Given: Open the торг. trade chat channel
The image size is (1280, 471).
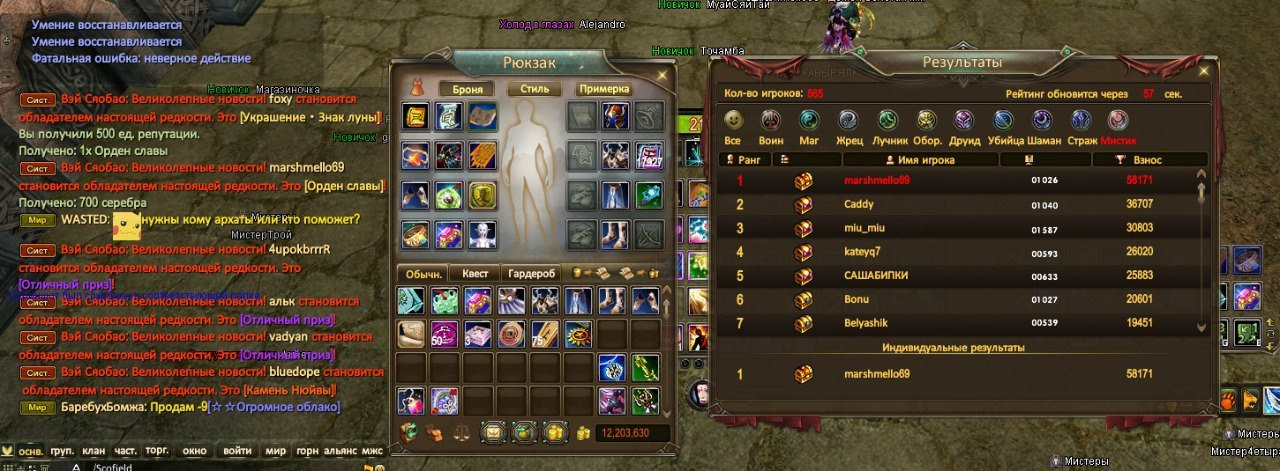Looking at the screenshot, I should [x=157, y=451].
